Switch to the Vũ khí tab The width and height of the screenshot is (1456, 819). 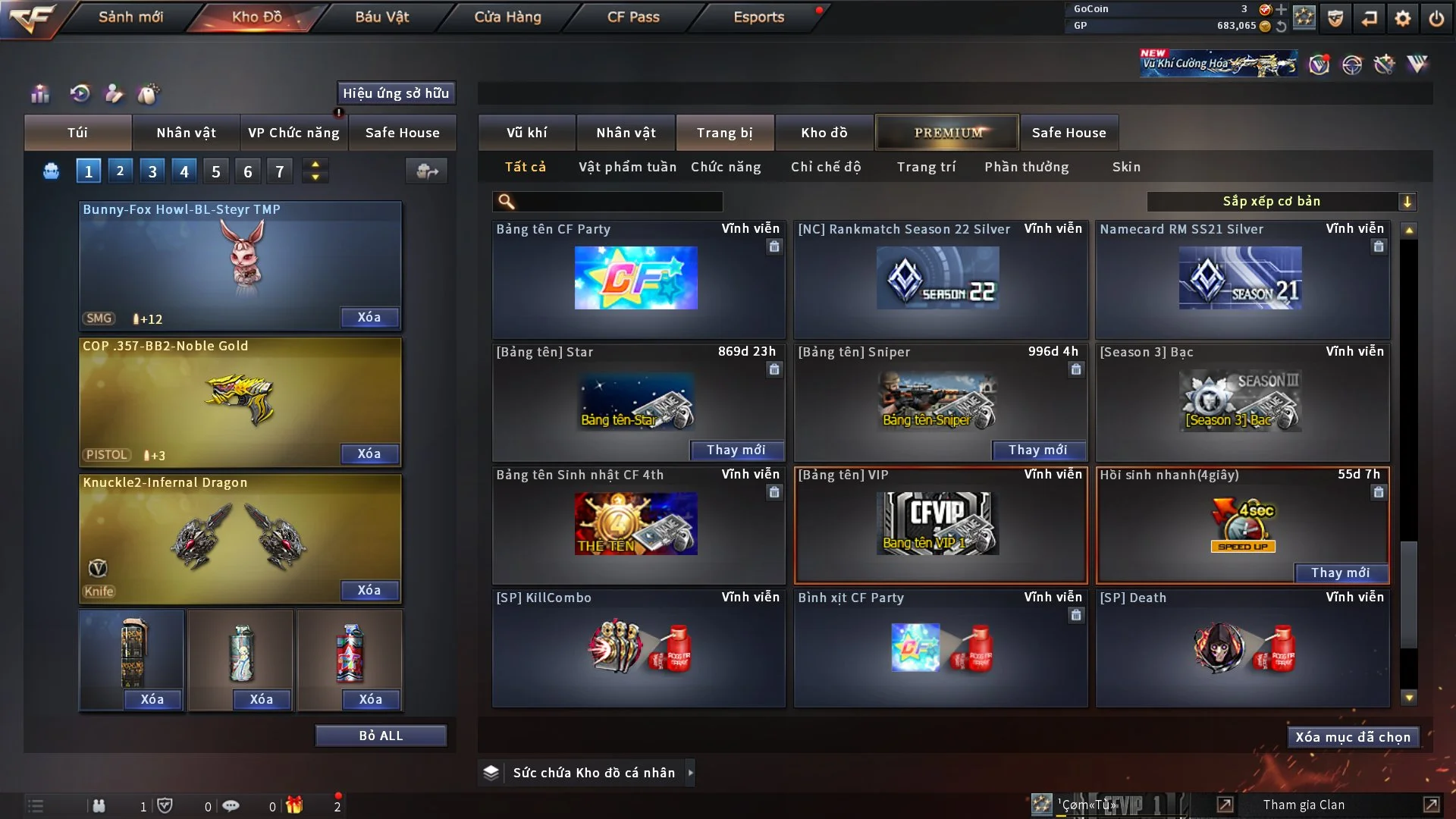527,133
